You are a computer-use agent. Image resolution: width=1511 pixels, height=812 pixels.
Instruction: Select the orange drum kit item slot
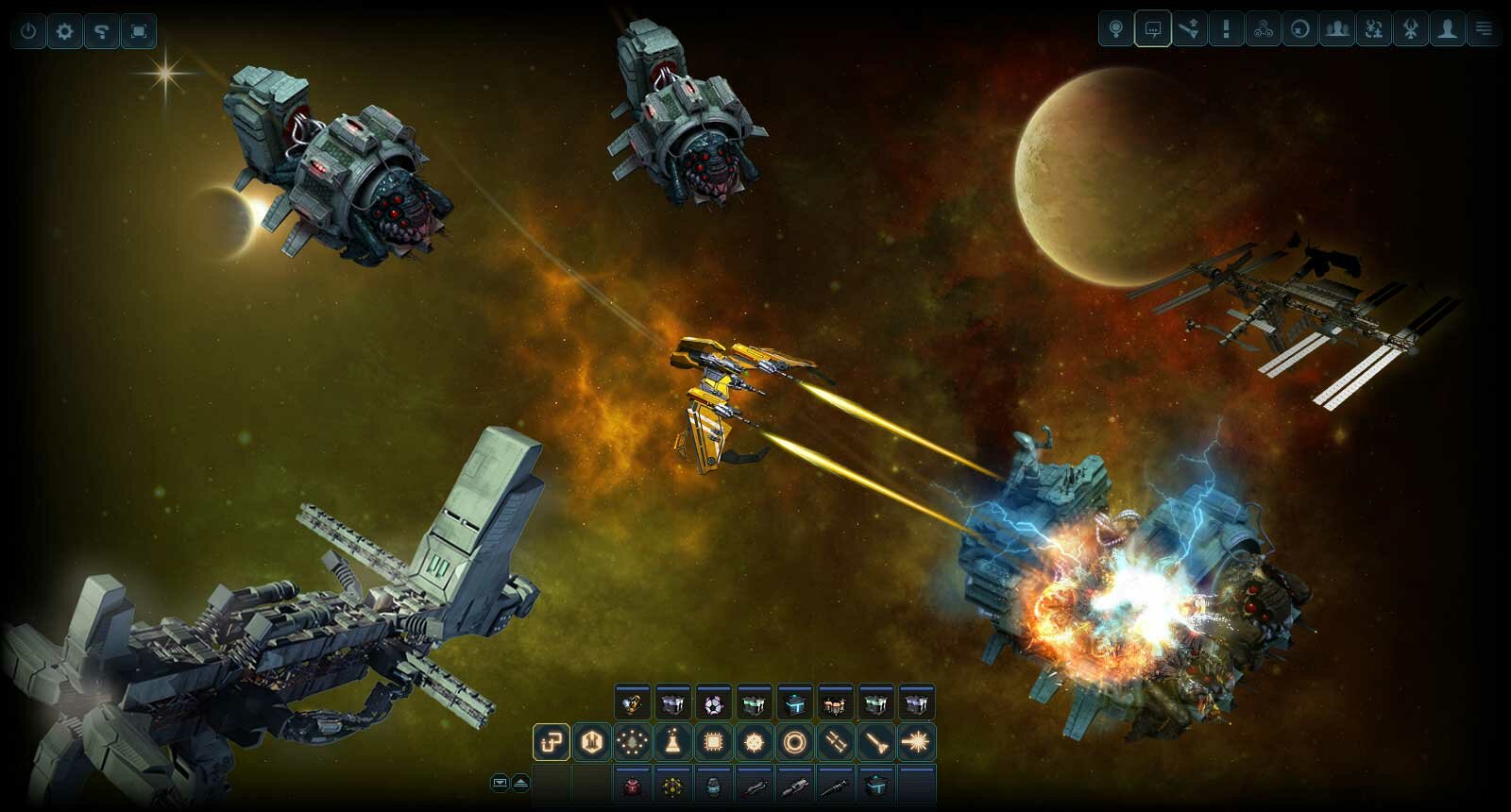(x=835, y=703)
